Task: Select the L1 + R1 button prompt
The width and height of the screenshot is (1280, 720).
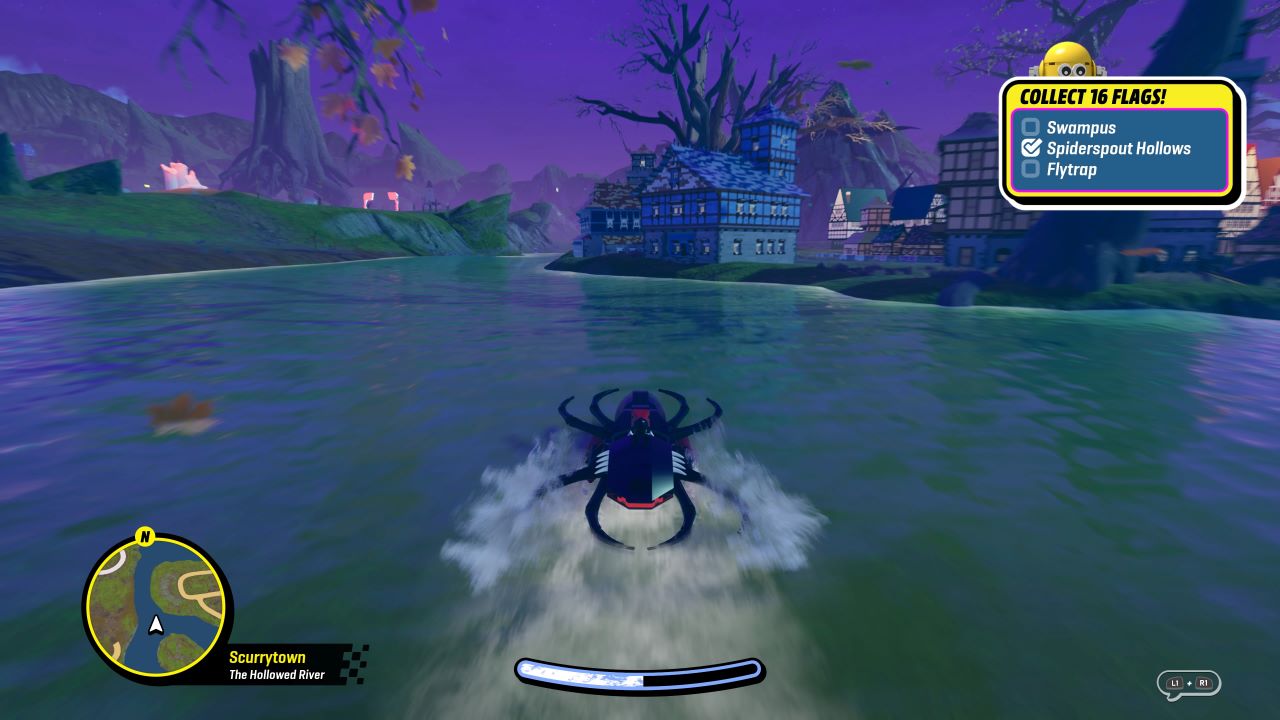Action: (1188, 683)
